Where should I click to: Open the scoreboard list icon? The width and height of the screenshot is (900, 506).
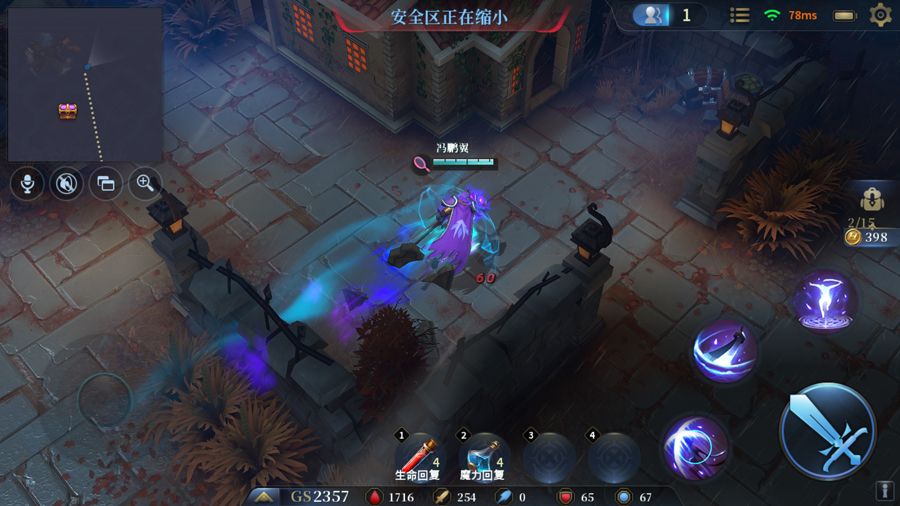740,15
